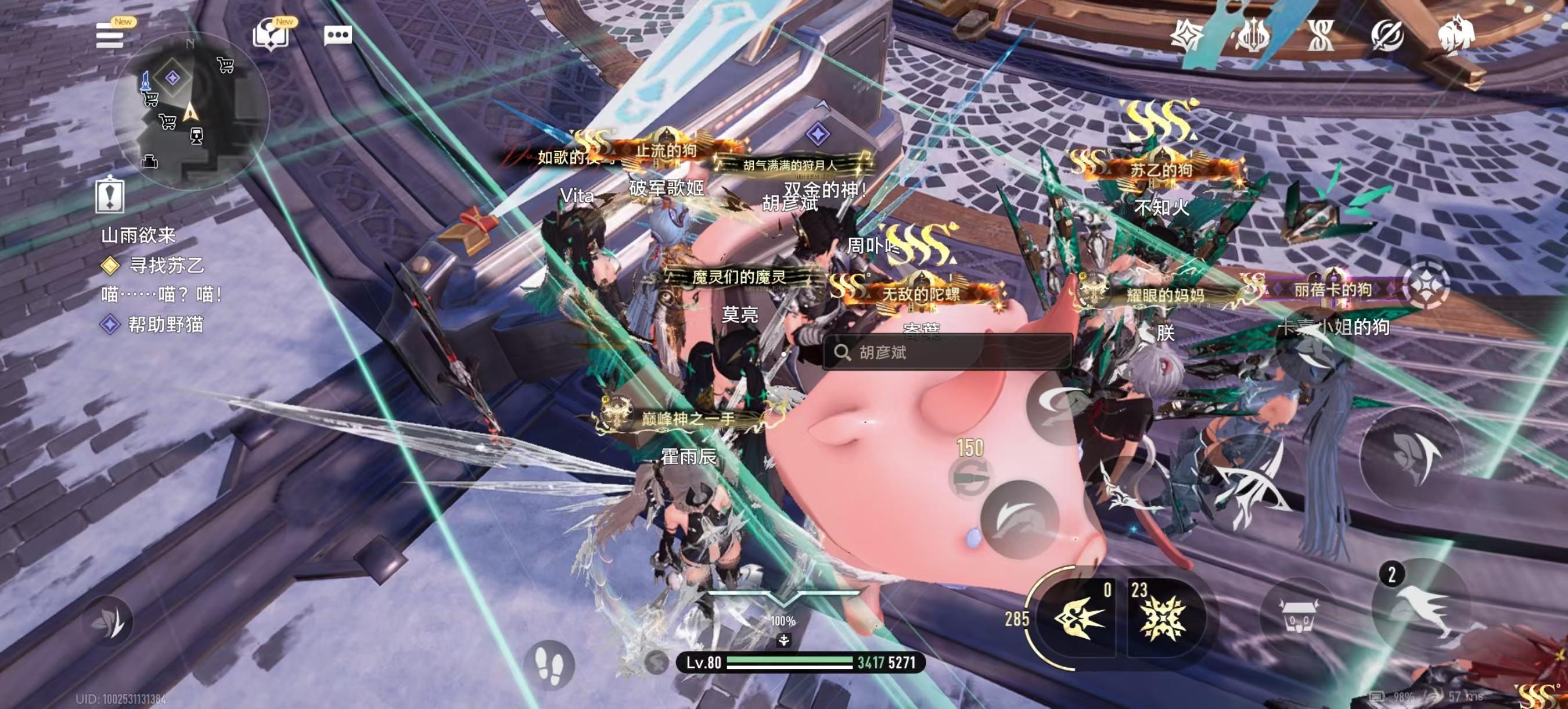This screenshot has height=709, width=1568.
Task: Open the S-shaped emblem icon
Action: [x=1319, y=35]
